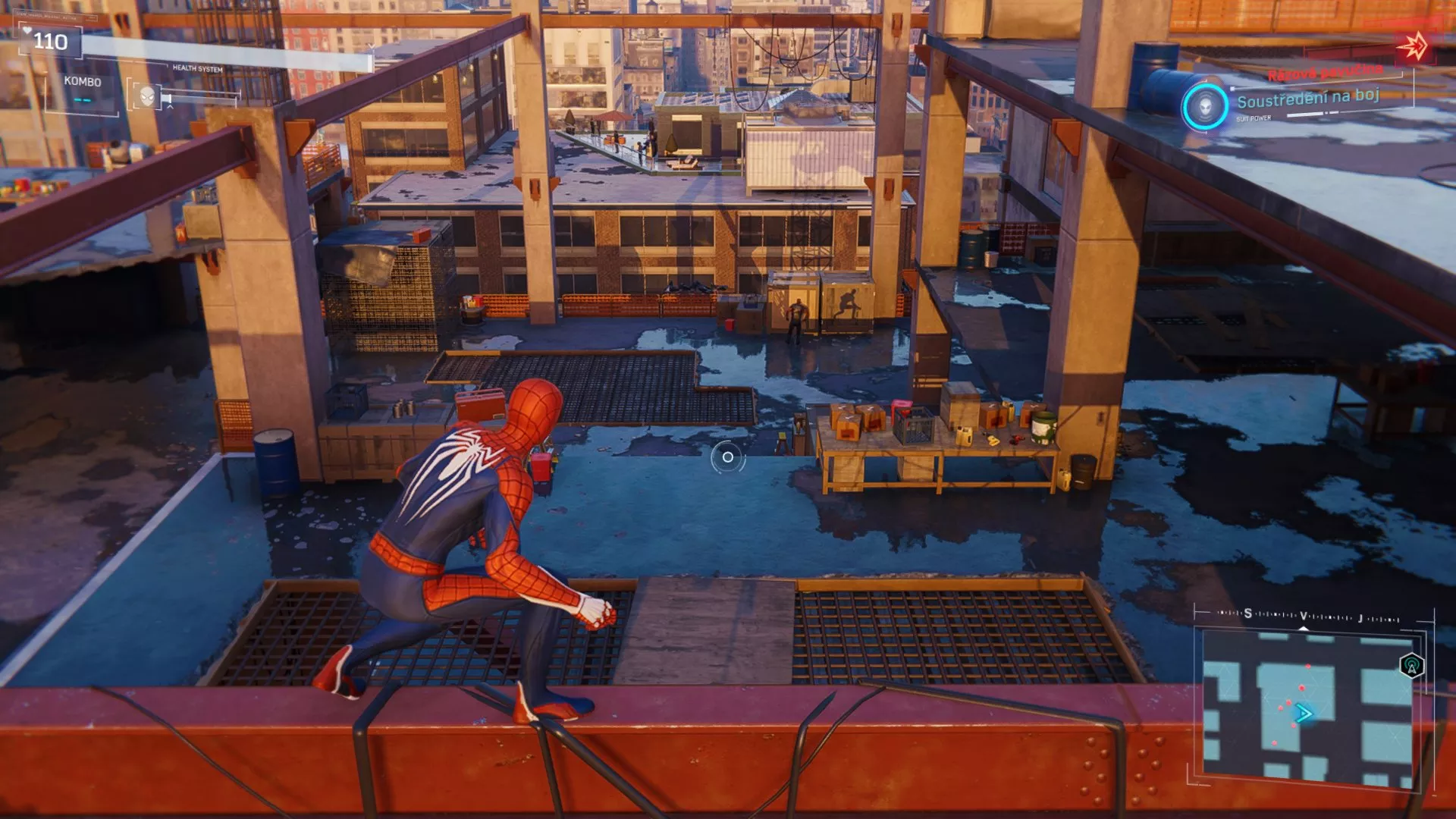1456x819 pixels.
Task: Click a red enemy dot on minimap
Action: (1301, 687)
